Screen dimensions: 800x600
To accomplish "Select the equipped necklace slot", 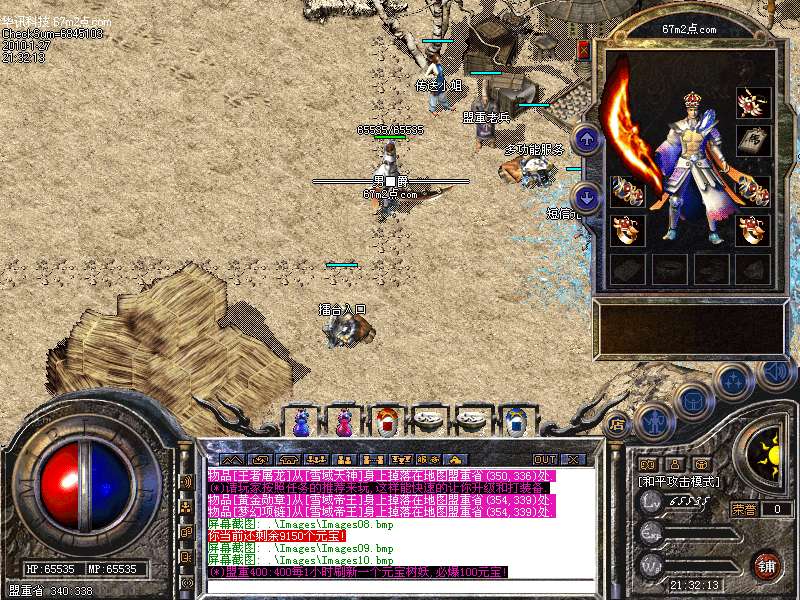I will pos(752,103).
